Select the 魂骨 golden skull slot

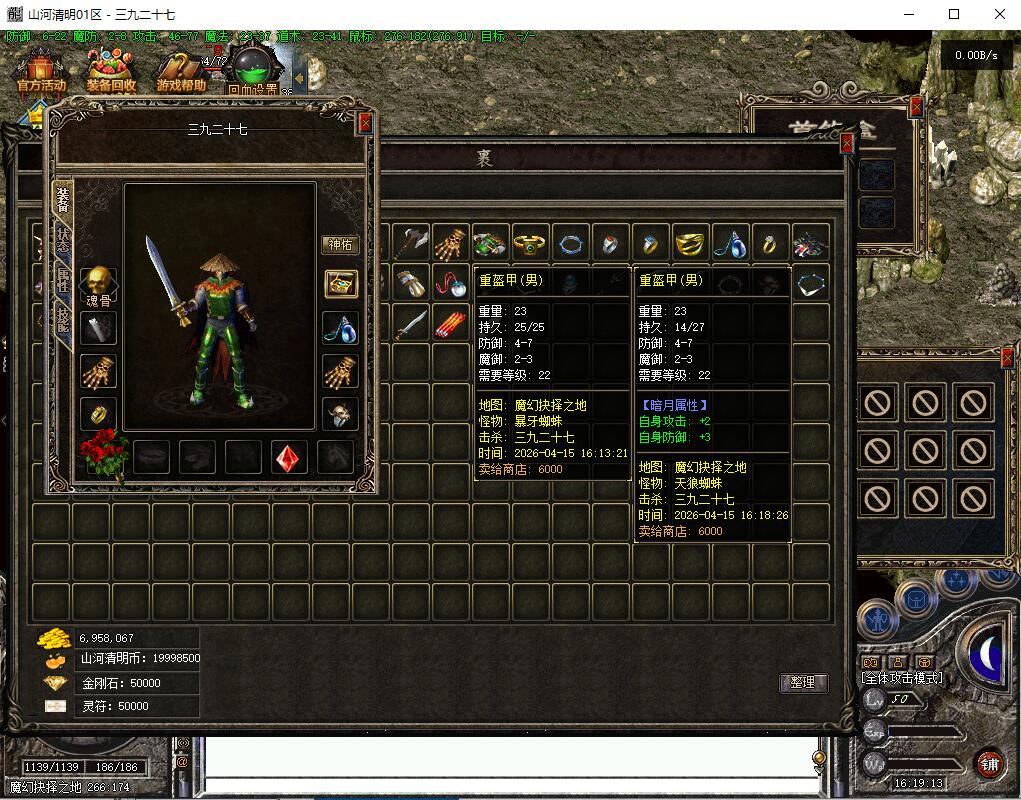coord(98,283)
